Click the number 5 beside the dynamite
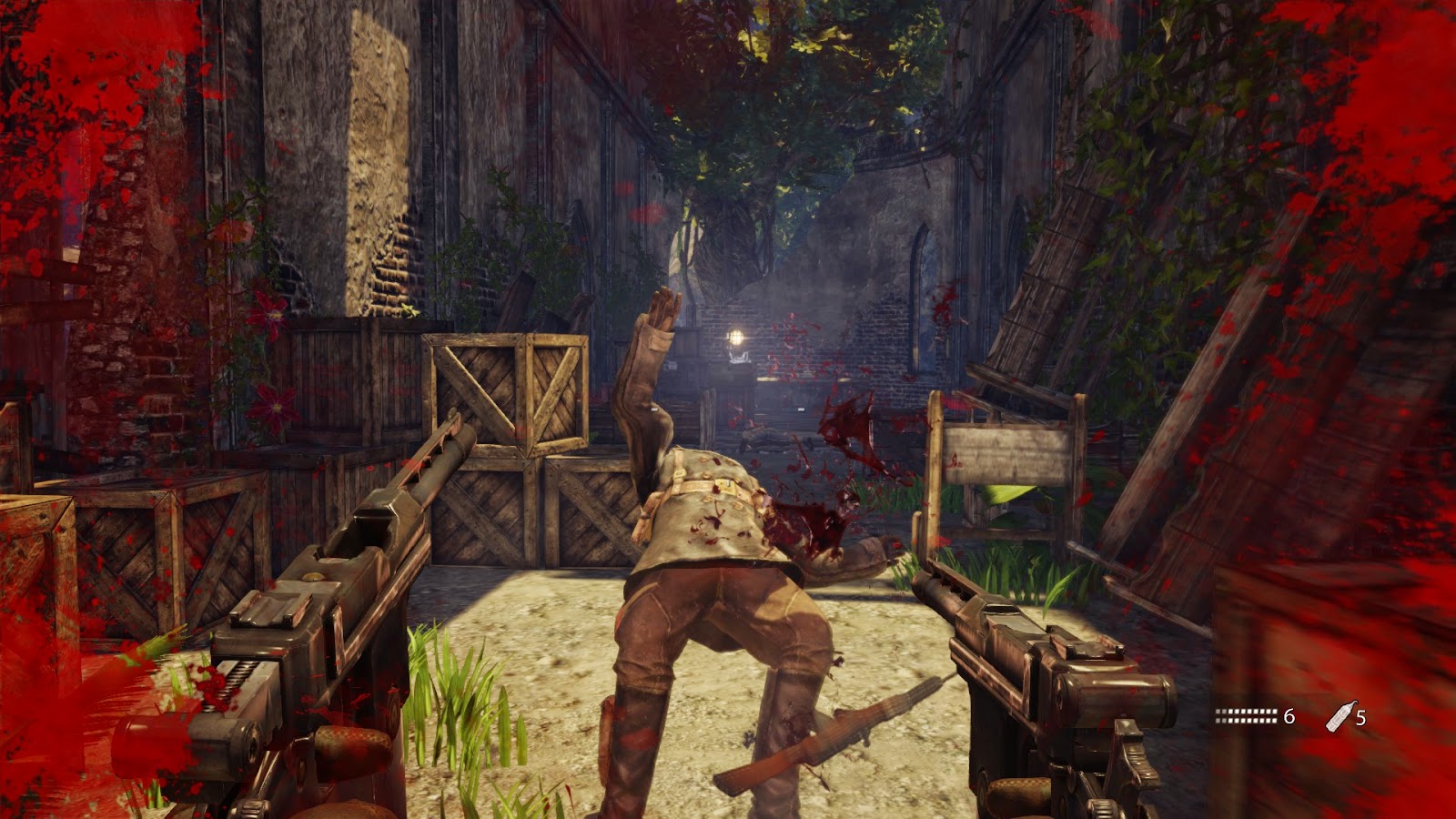Screen dimensions: 1456x819 click(x=1363, y=718)
